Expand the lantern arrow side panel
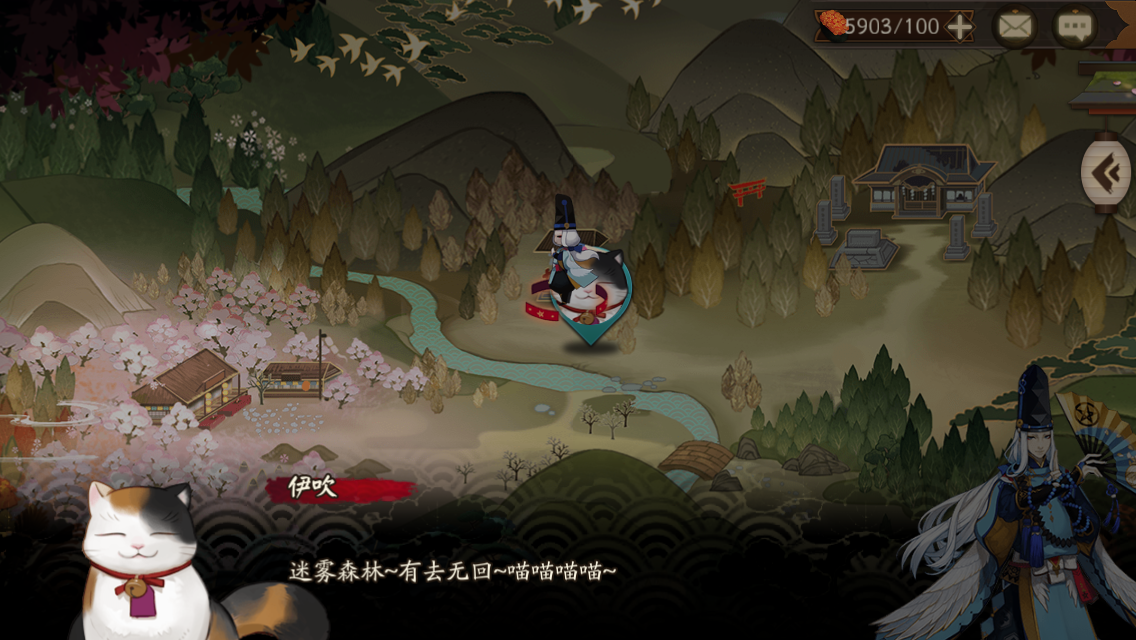 pos(1105,174)
